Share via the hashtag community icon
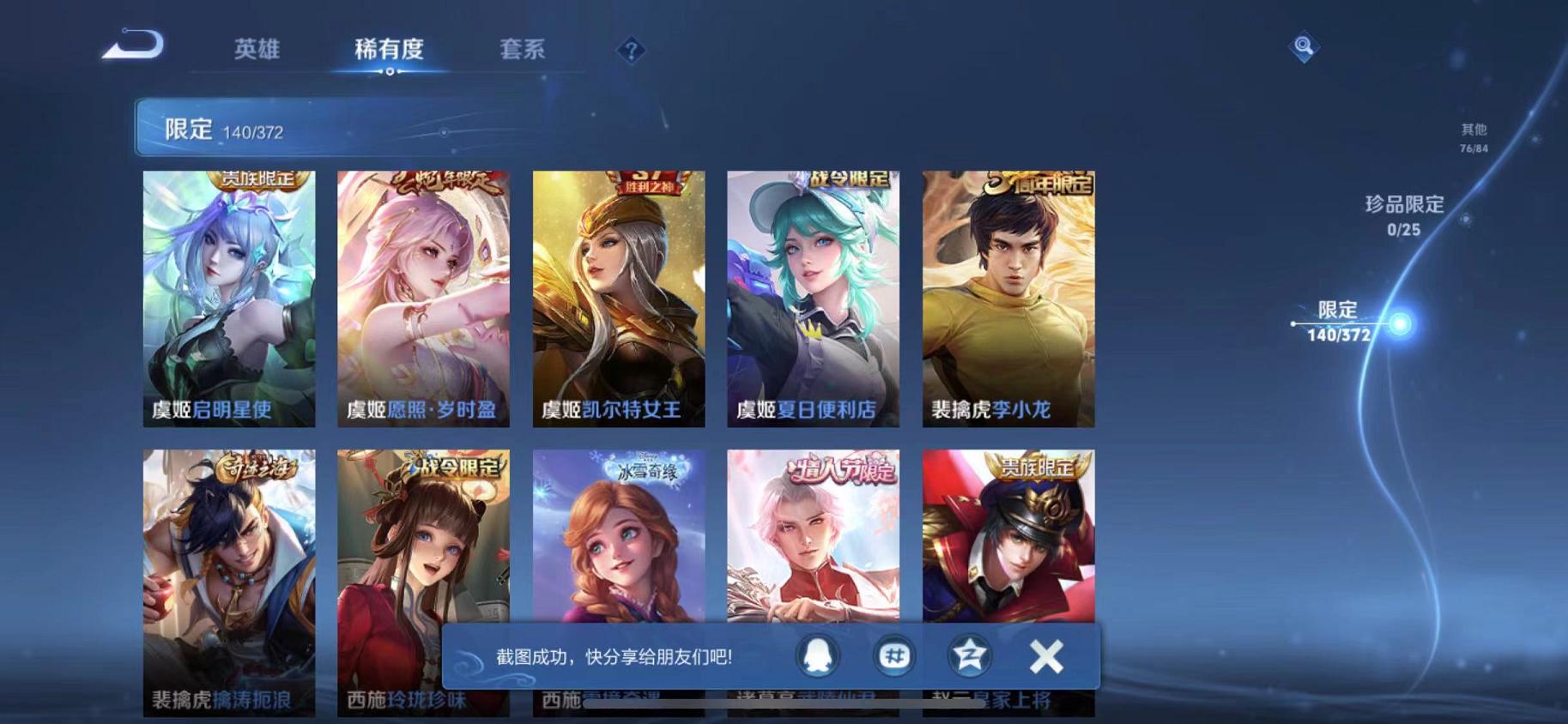 point(896,655)
